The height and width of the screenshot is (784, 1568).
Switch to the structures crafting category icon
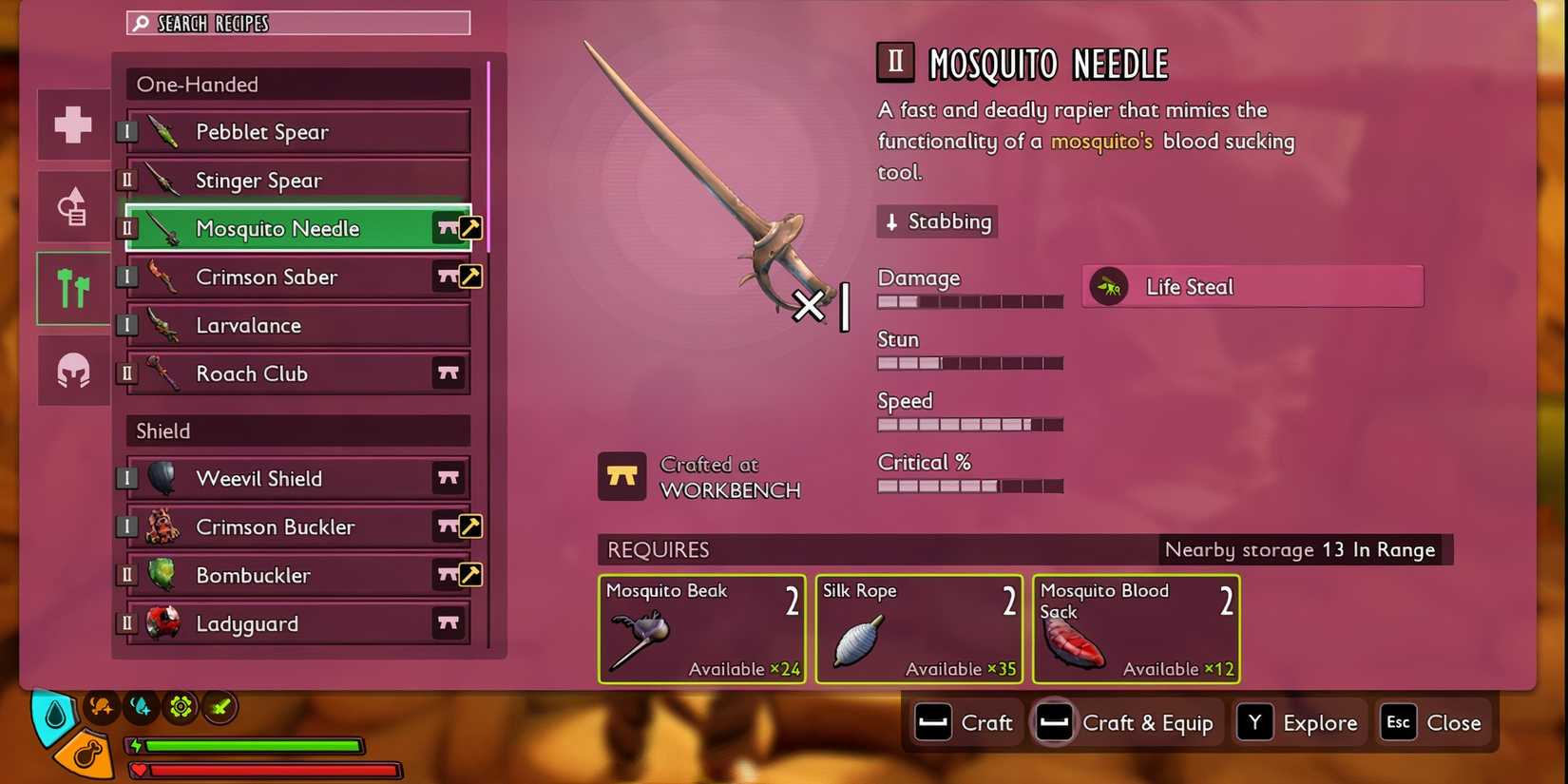click(72, 206)
